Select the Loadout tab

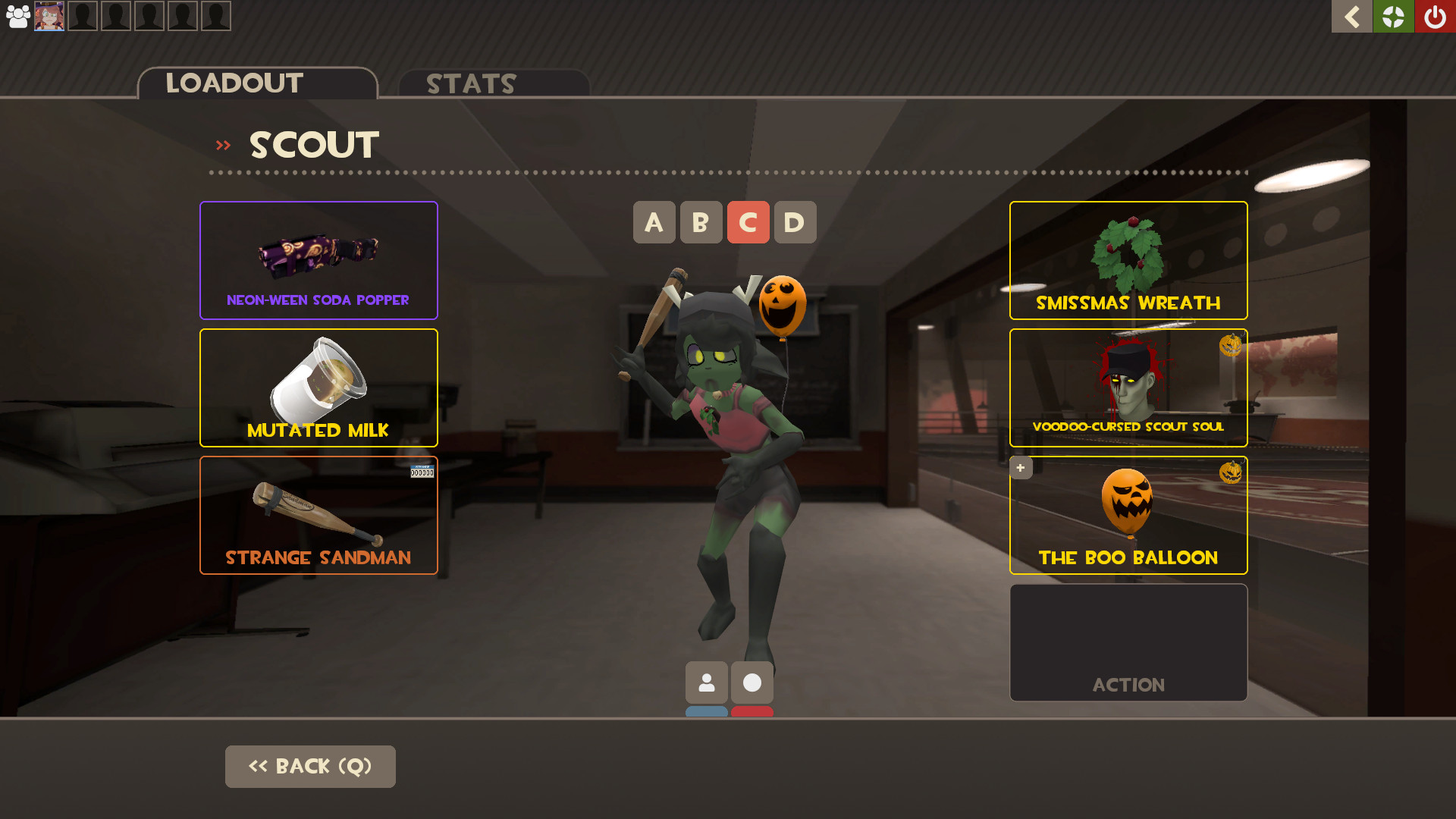click(x=234, y=83)
